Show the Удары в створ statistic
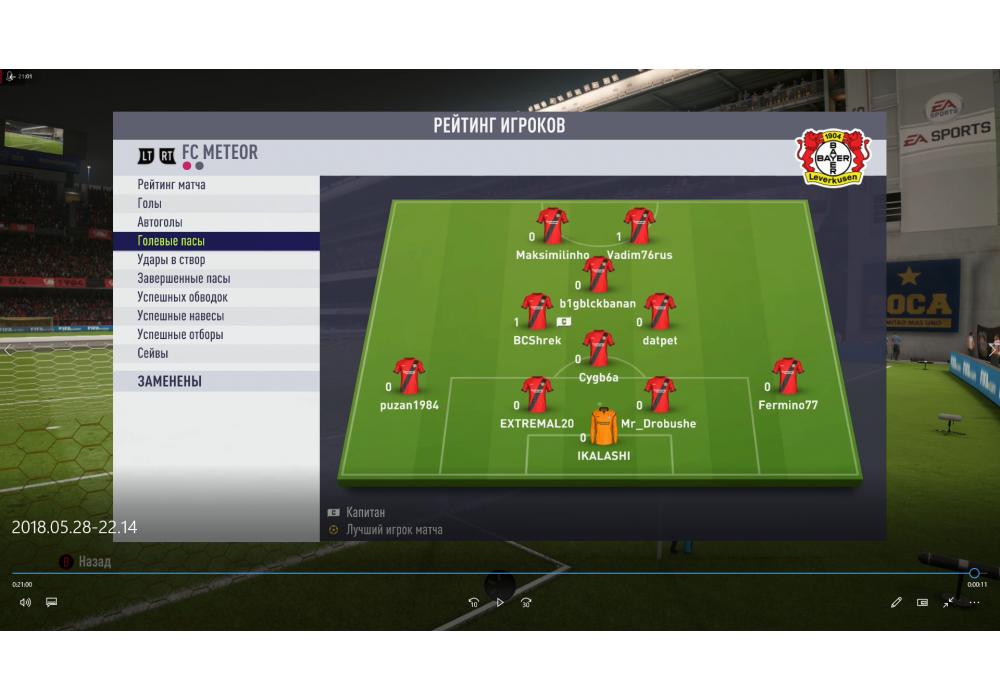Screen dimensions: 1000x700 point(171,260)
